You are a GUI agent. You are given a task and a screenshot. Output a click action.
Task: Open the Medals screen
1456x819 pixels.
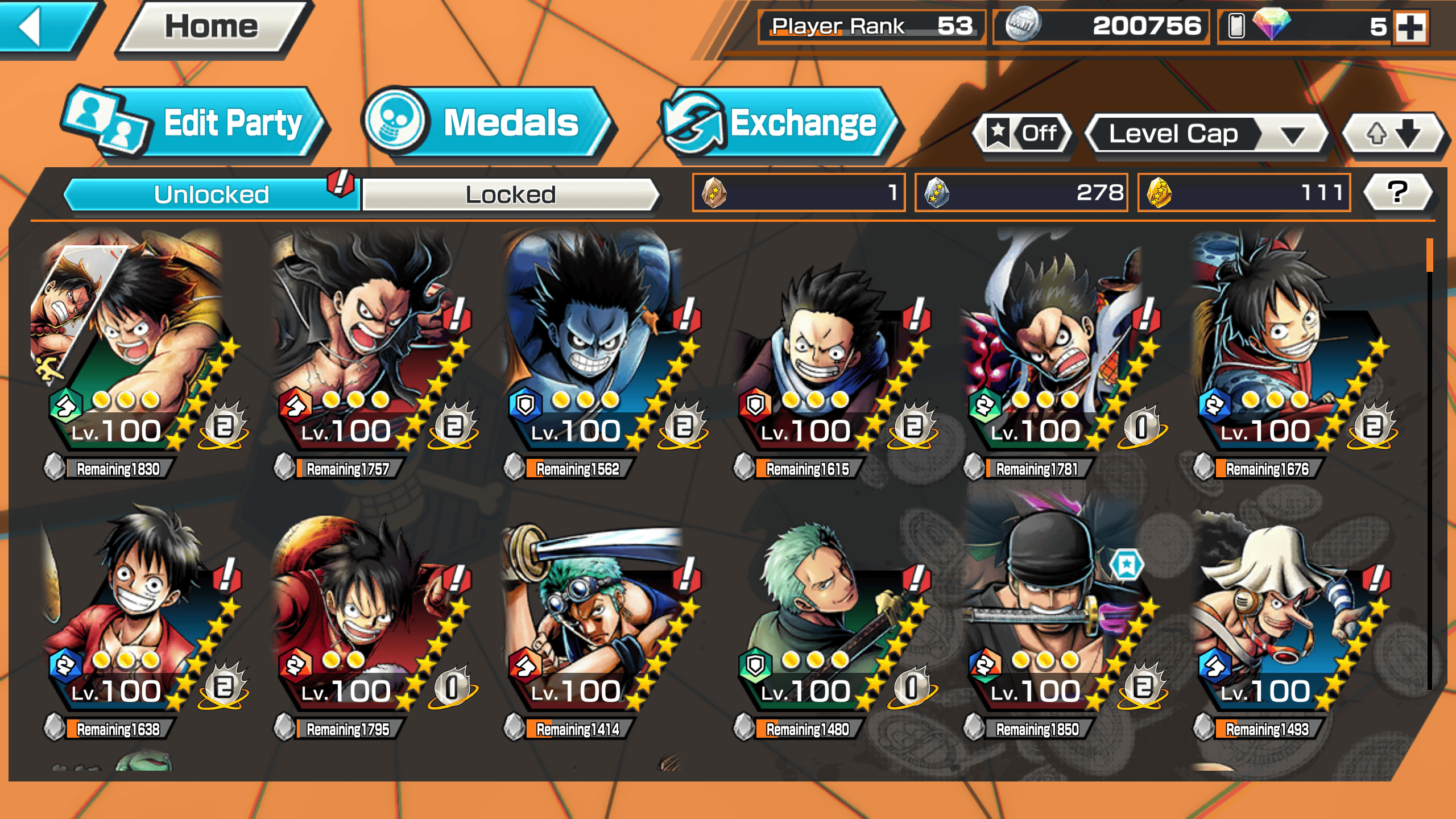[488, 123]
